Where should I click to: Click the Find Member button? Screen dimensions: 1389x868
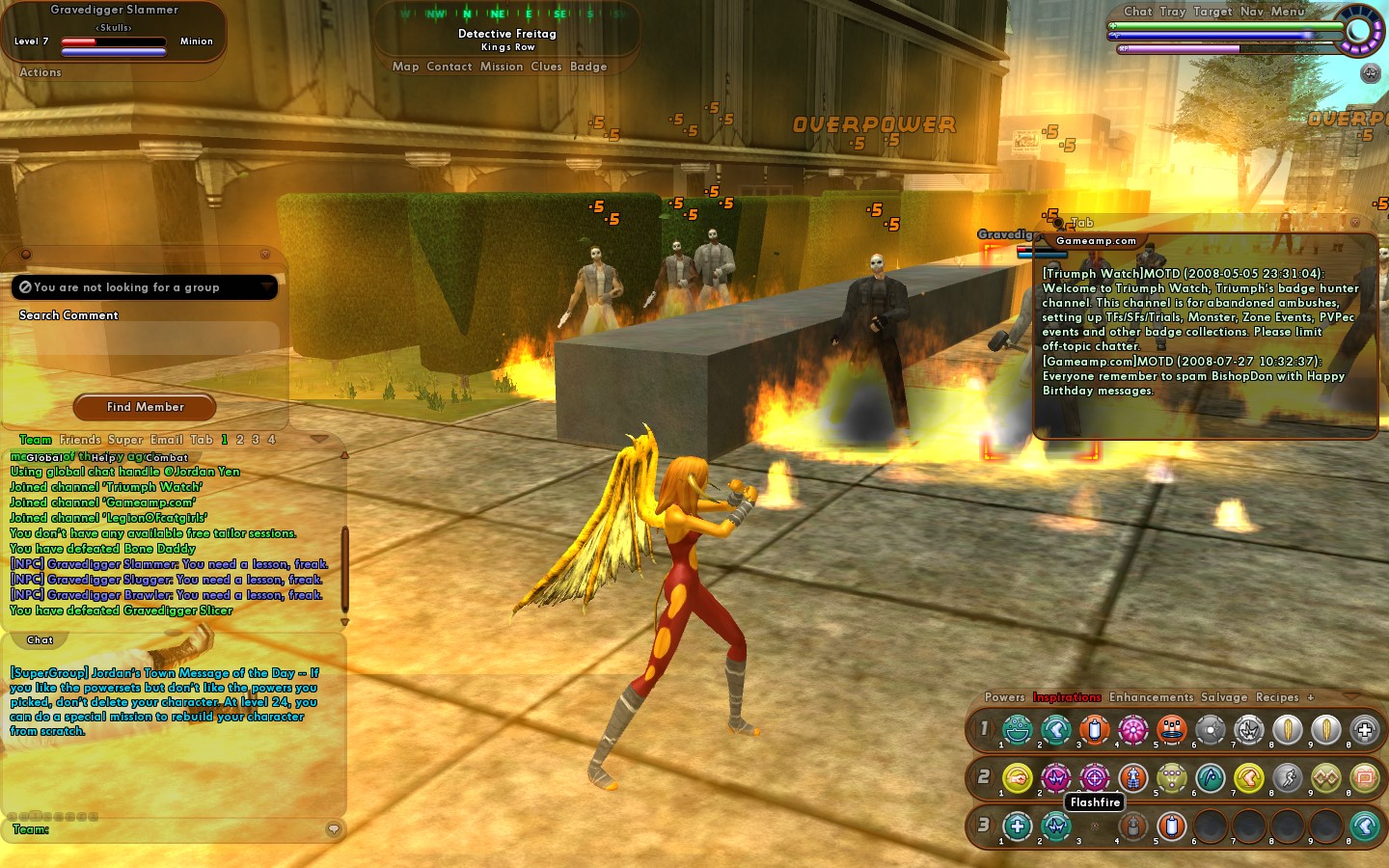point(145,407)
